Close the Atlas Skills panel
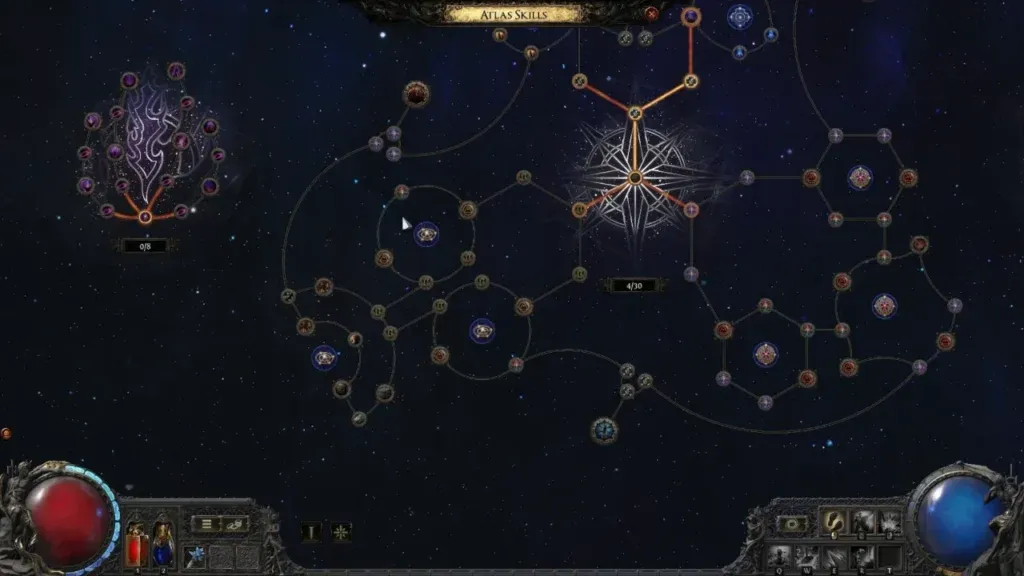 coord(652,14)
